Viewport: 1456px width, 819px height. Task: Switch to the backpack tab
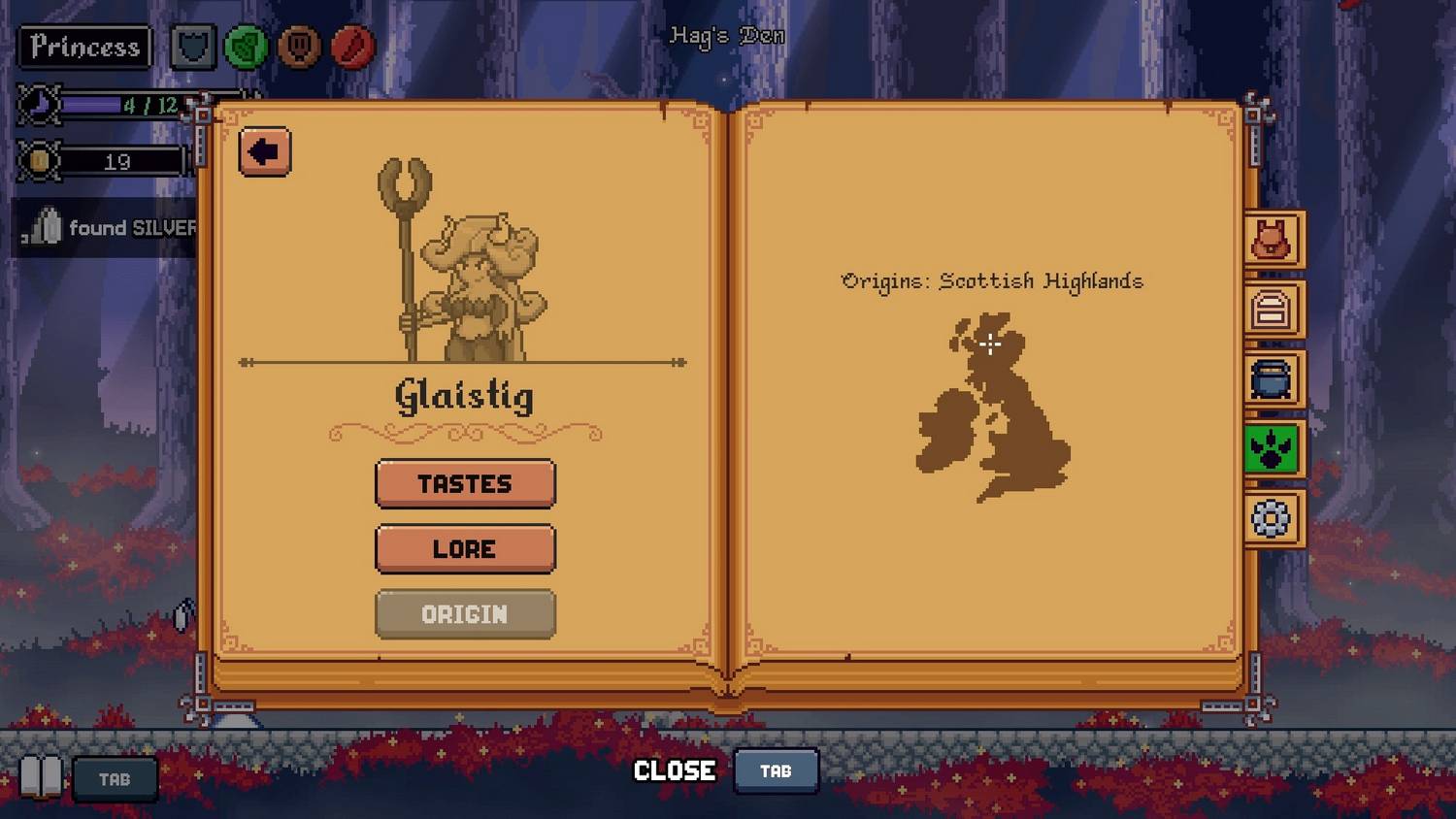pyautogui.click(x=1272, y=240)
